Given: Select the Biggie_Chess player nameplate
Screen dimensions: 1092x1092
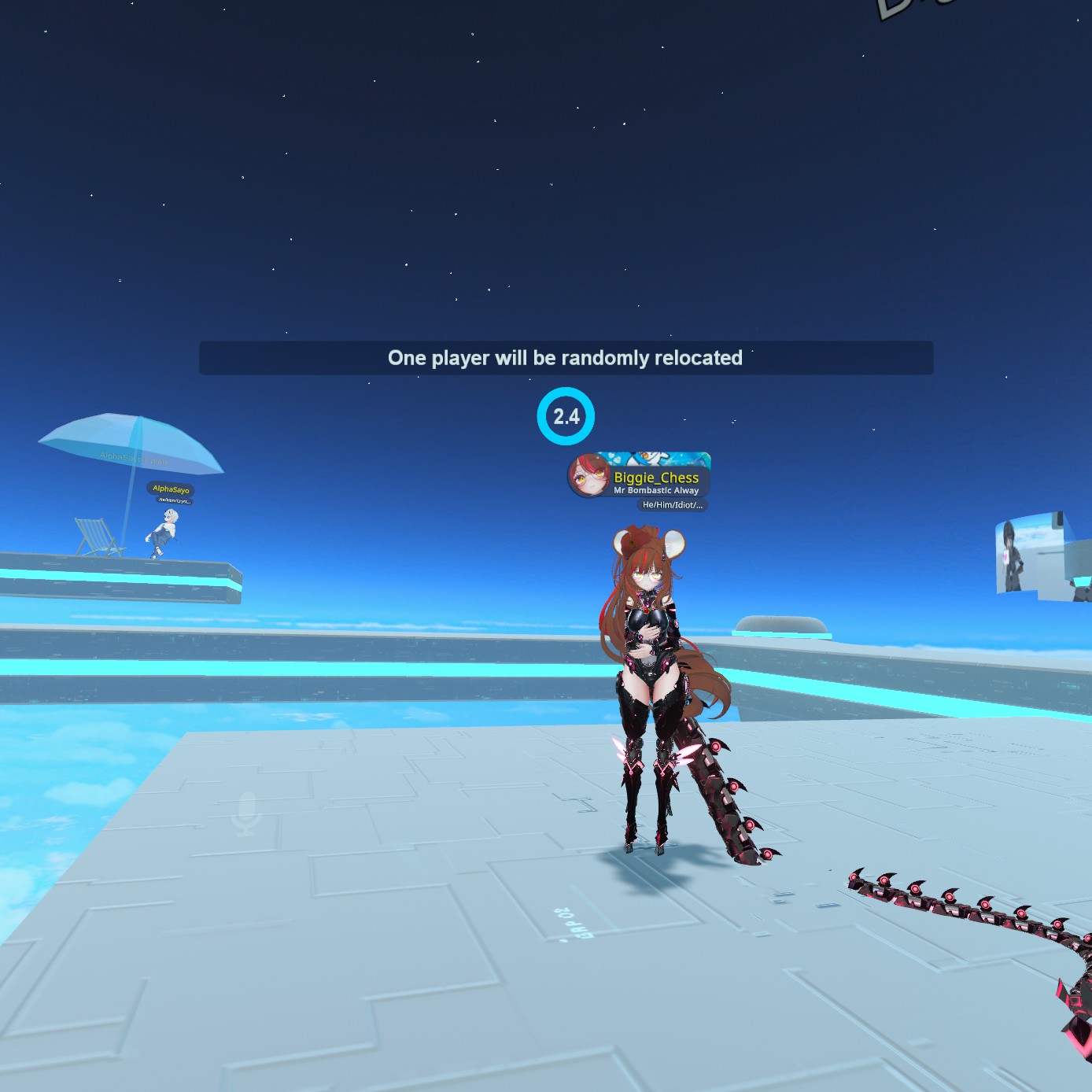Looking at the screenshot, I should coord(656,478).
